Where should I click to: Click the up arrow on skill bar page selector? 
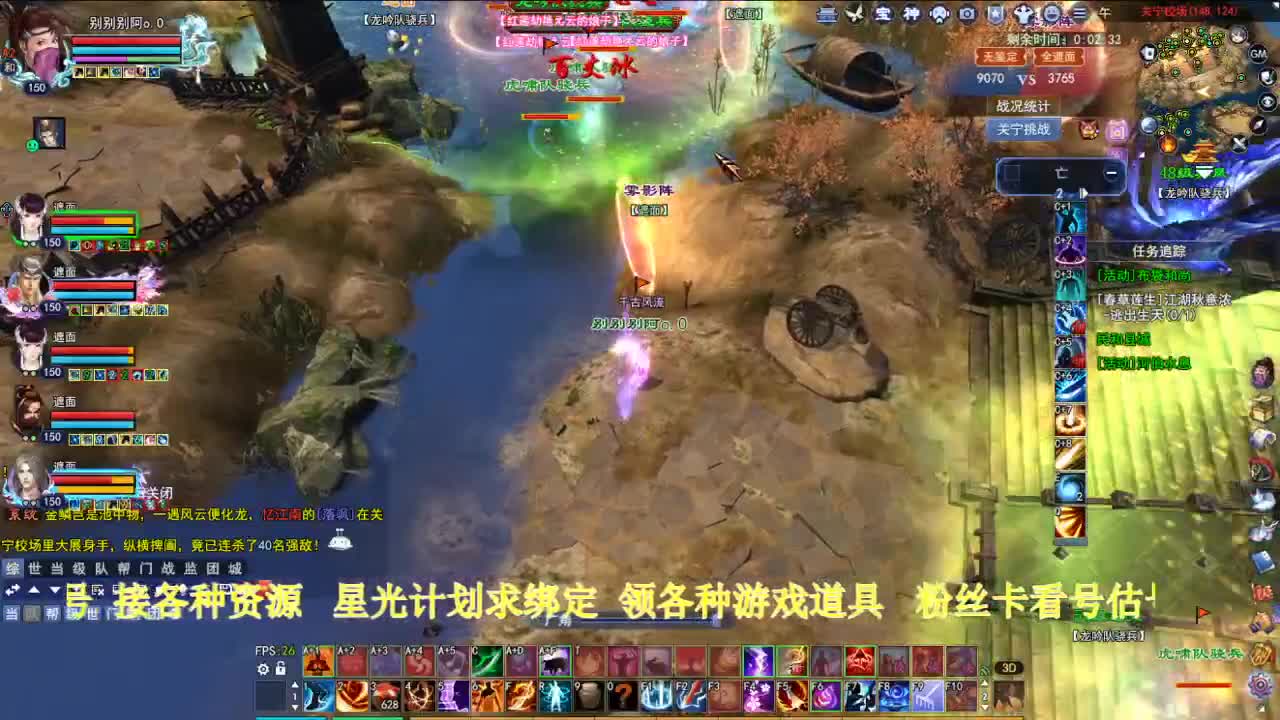click(295, 684)
